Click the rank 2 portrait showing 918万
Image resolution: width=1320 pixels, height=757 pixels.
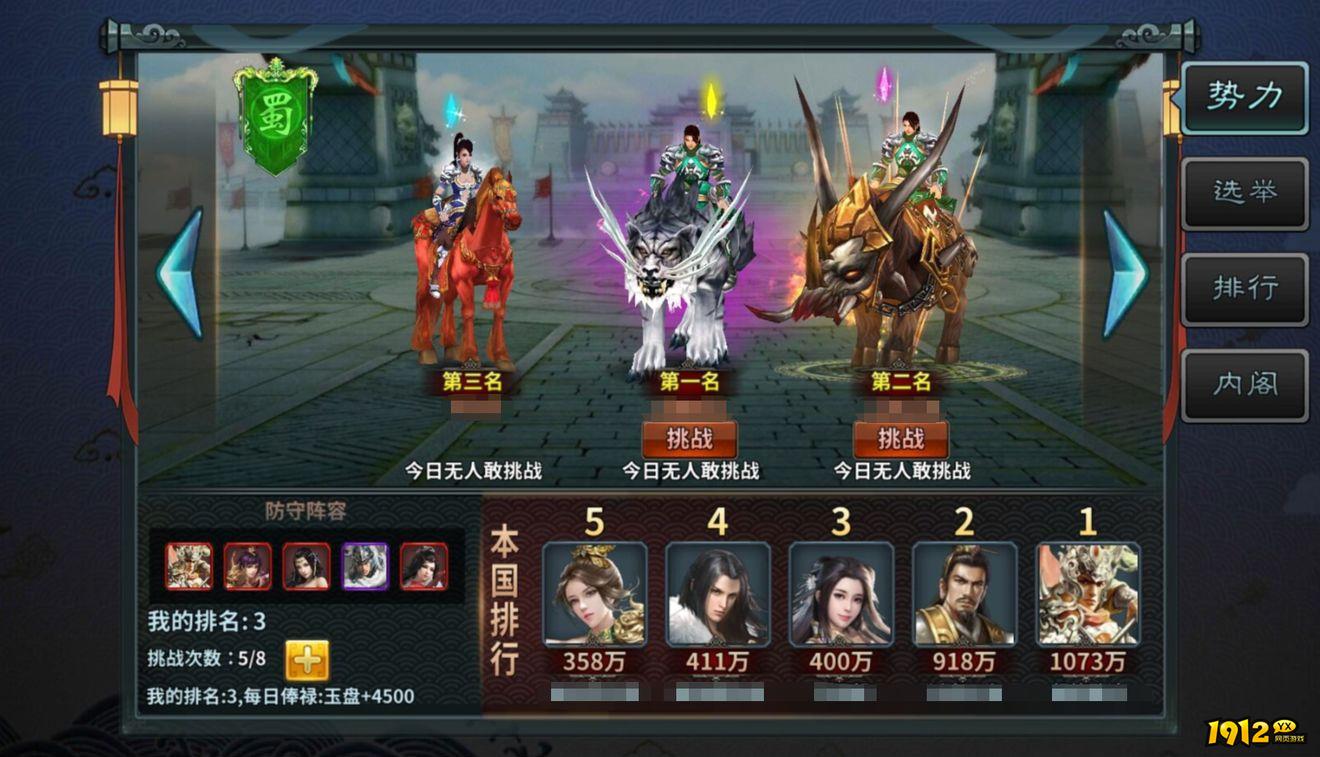tap(966, 595)
